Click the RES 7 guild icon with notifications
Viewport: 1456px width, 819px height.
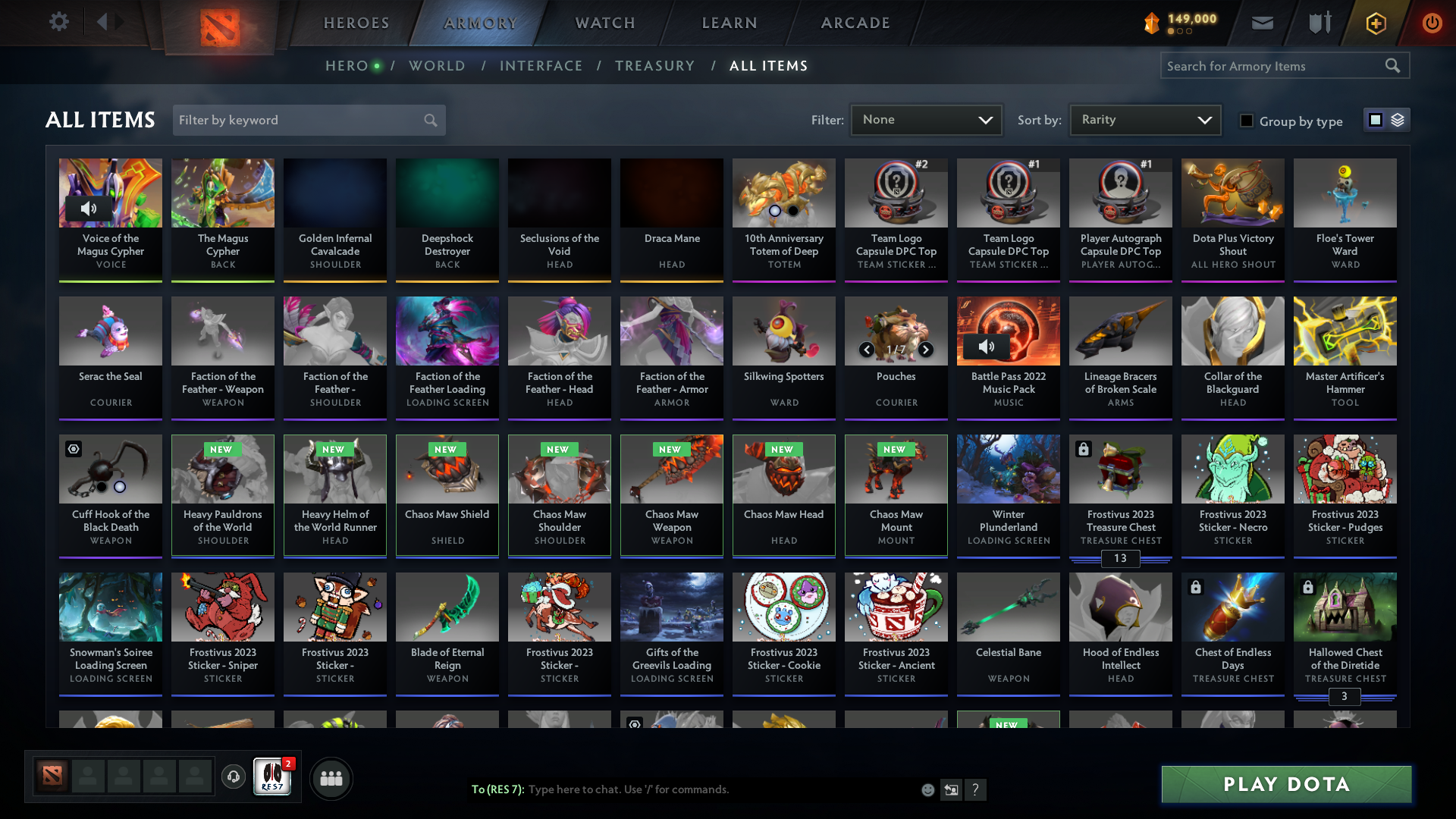pyautogui.click(x=271, y=777)
